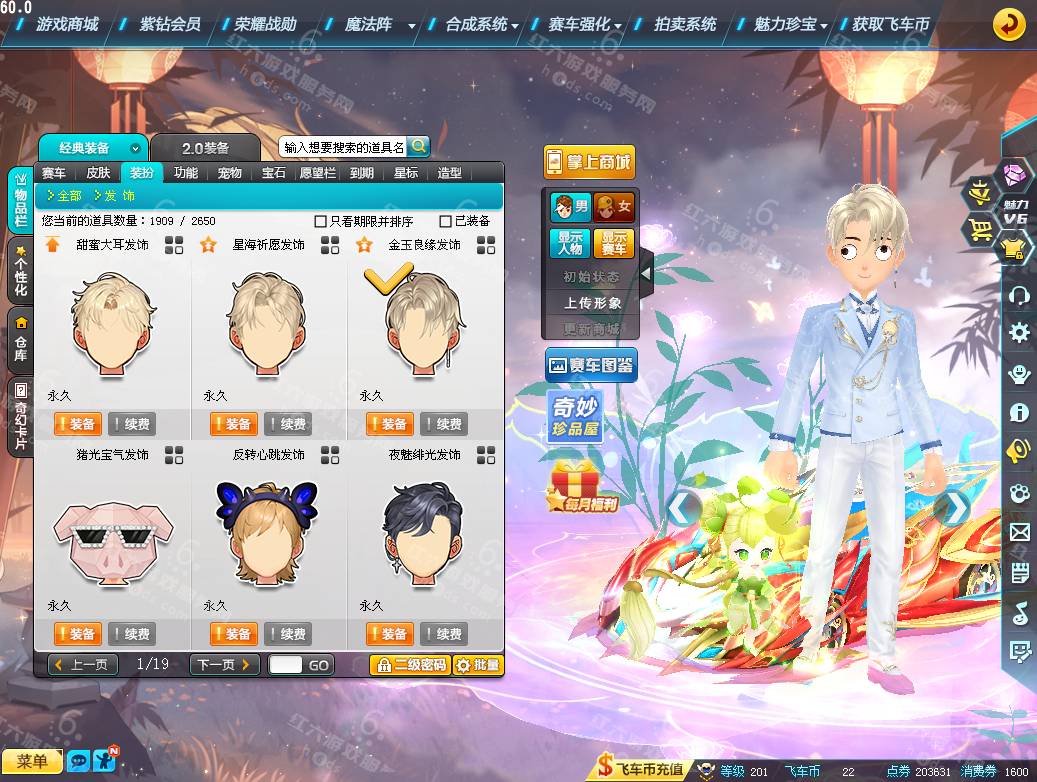Click the 上传形象 upload appearance button
Image resolution: width=1037 pixels, height=782 pixels.
pyautogui.click(x=592, y=302)
